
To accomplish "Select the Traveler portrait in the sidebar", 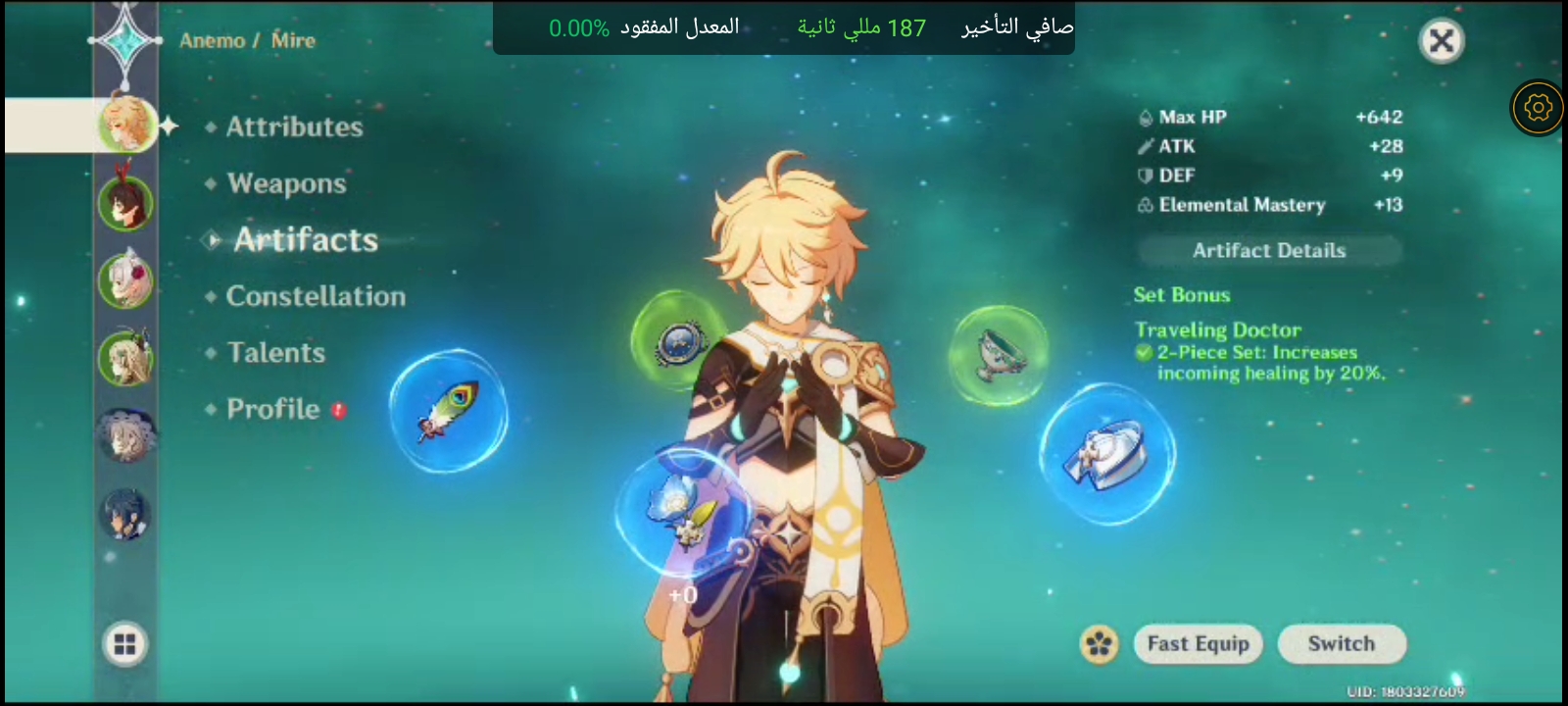I will point(125,126).
